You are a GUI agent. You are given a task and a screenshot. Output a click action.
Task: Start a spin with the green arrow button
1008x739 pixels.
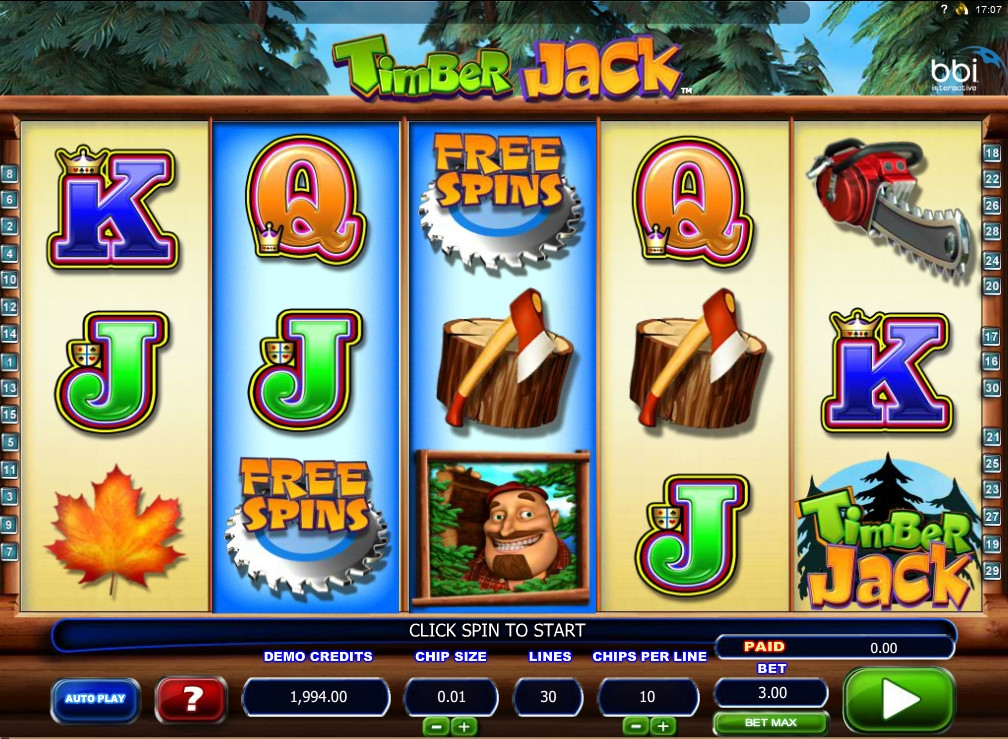(x=898, y=701)
